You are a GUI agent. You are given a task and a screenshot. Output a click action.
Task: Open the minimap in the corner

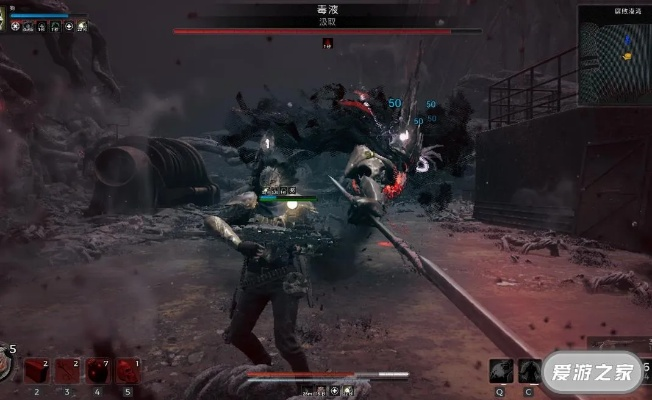614,53
